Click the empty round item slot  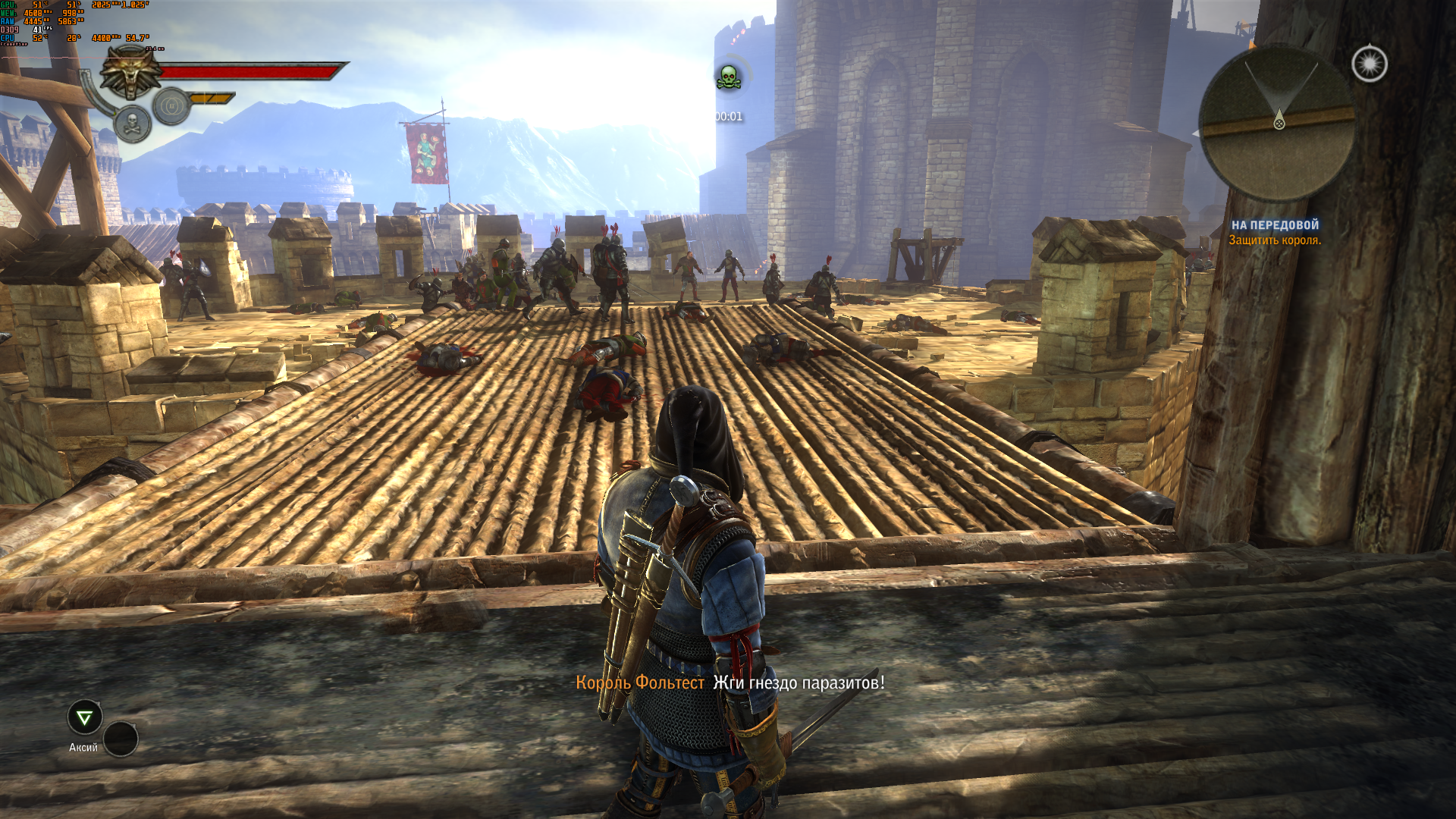tap(121, 739)
